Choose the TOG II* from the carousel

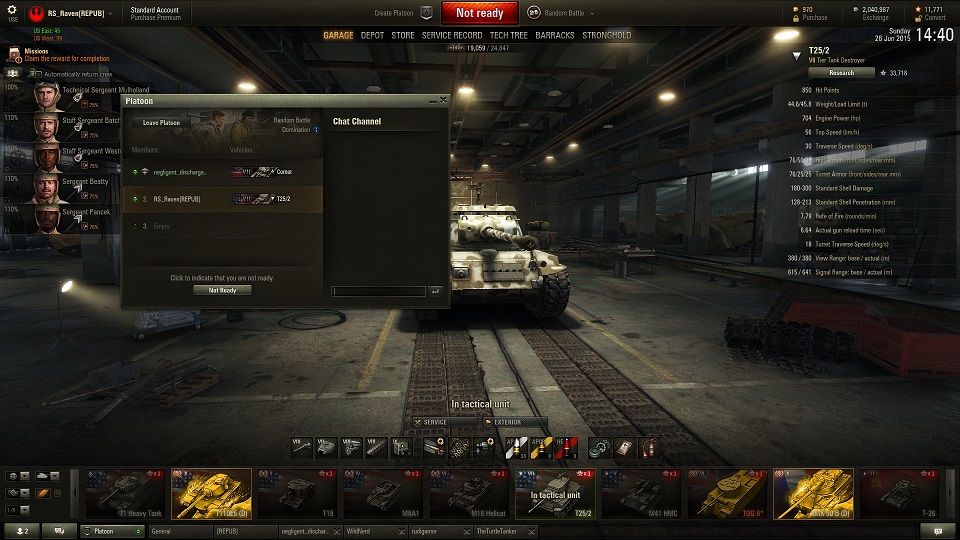(x=727, y=493)
